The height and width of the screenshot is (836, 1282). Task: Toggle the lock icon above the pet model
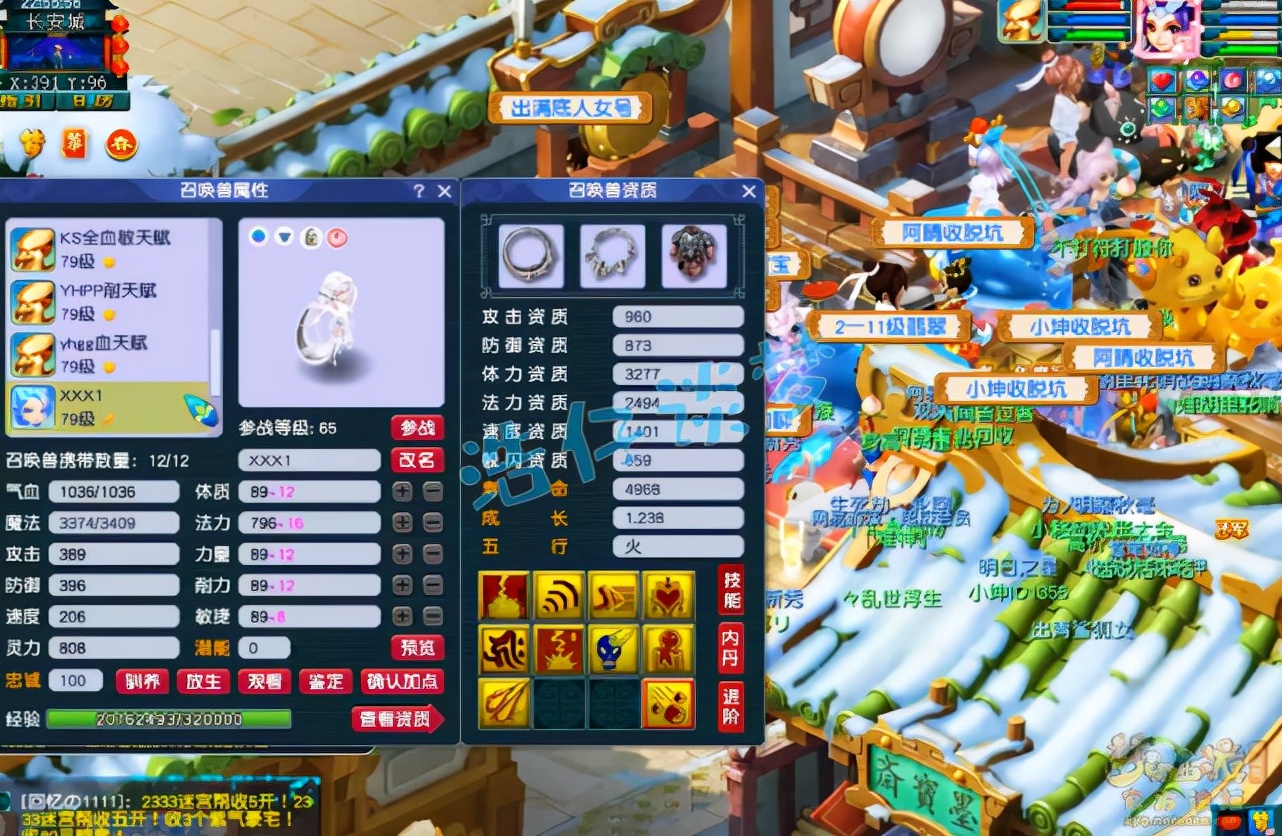tap(312, 236)
